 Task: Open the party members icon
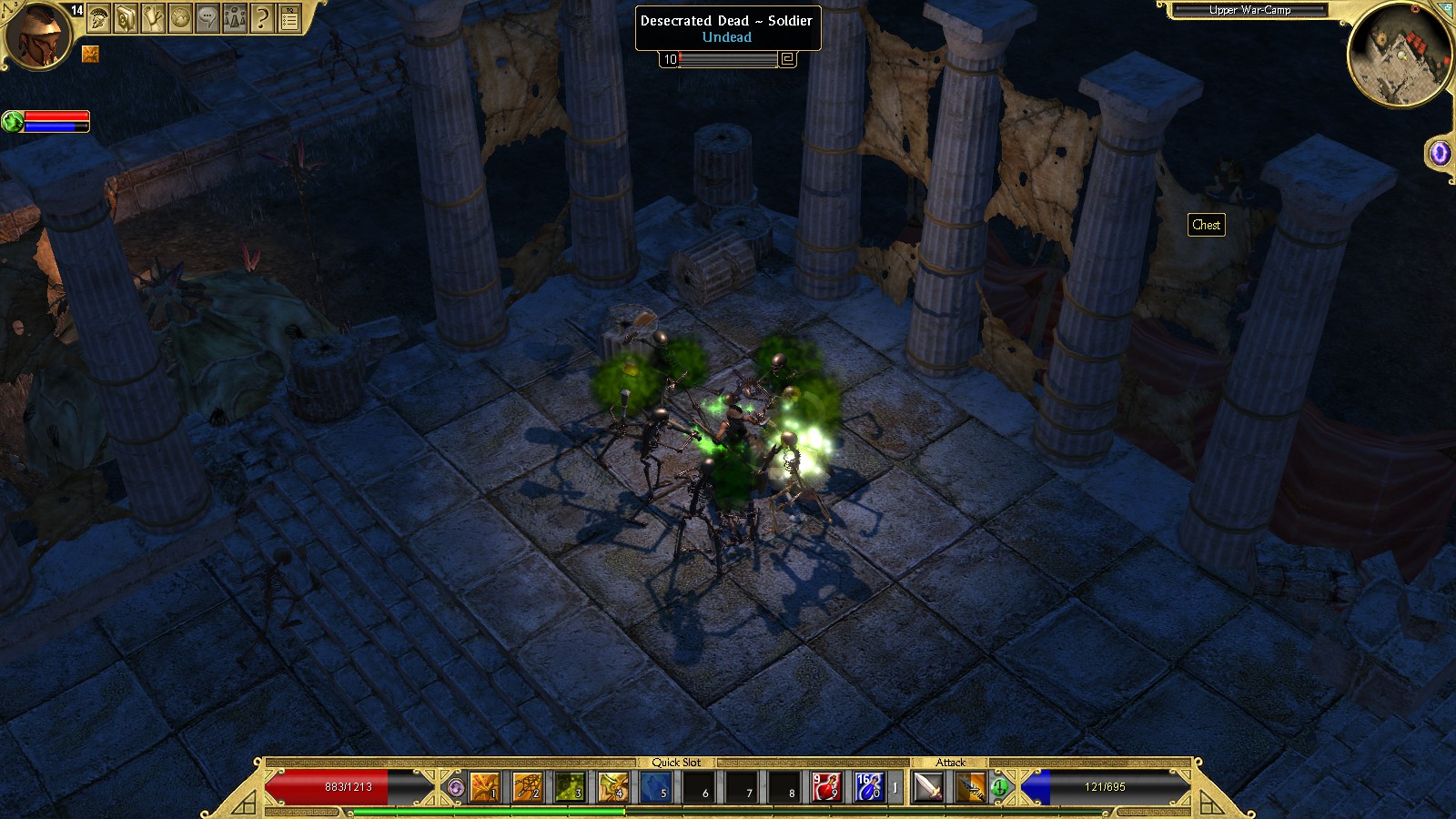[235, 17]
